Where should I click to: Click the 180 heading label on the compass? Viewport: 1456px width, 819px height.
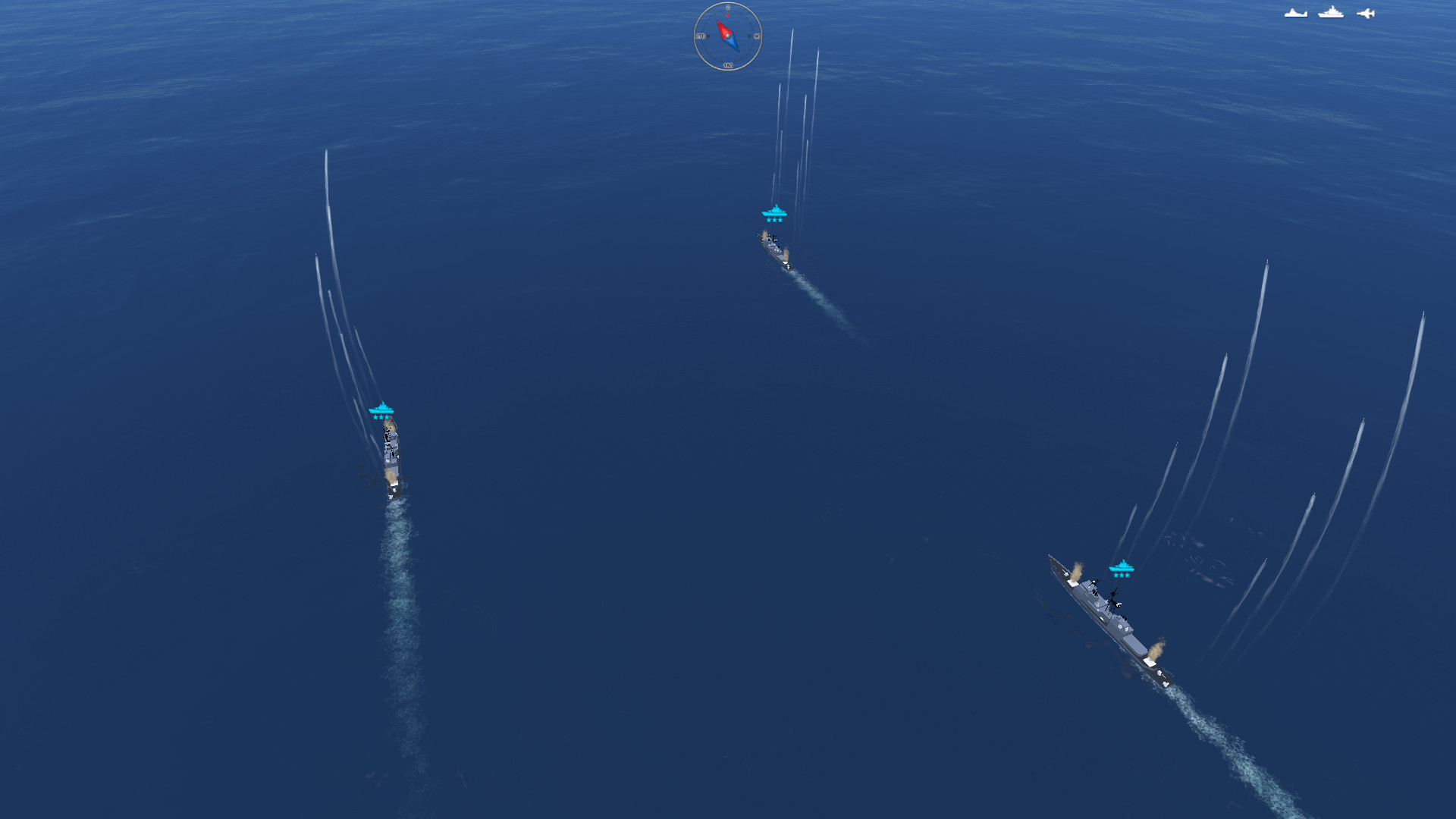click(x=728, y=65)
